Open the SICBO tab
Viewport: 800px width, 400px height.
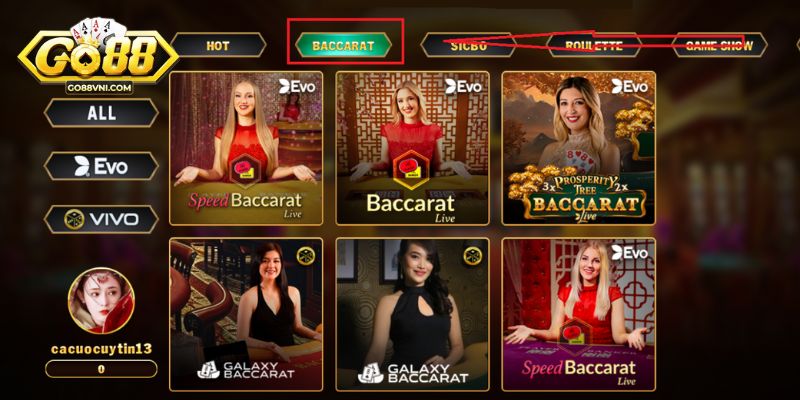(468, 46)
